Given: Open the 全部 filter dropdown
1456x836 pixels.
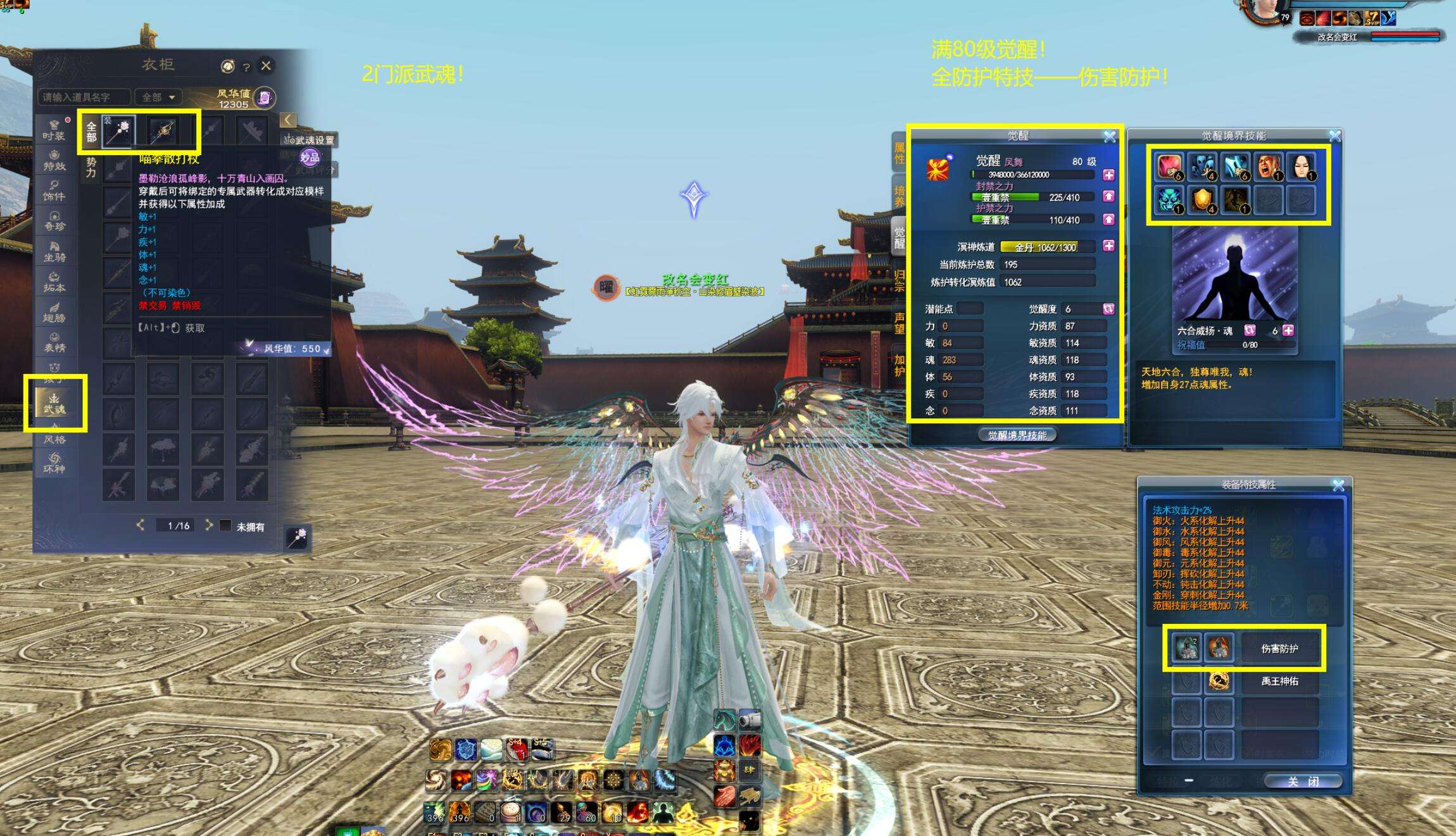Looking at the screenshot, I should coord(158,97).
